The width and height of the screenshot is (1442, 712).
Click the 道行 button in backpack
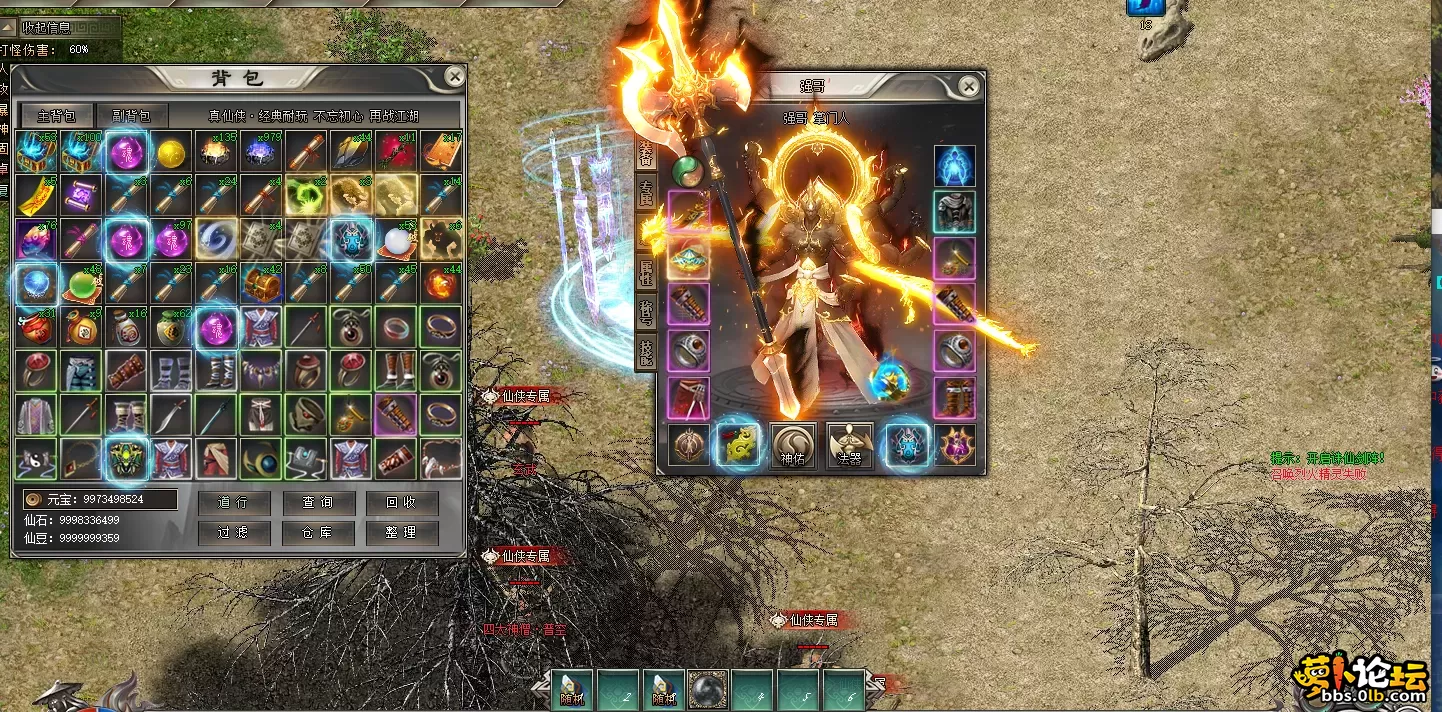tap(231, 502)
